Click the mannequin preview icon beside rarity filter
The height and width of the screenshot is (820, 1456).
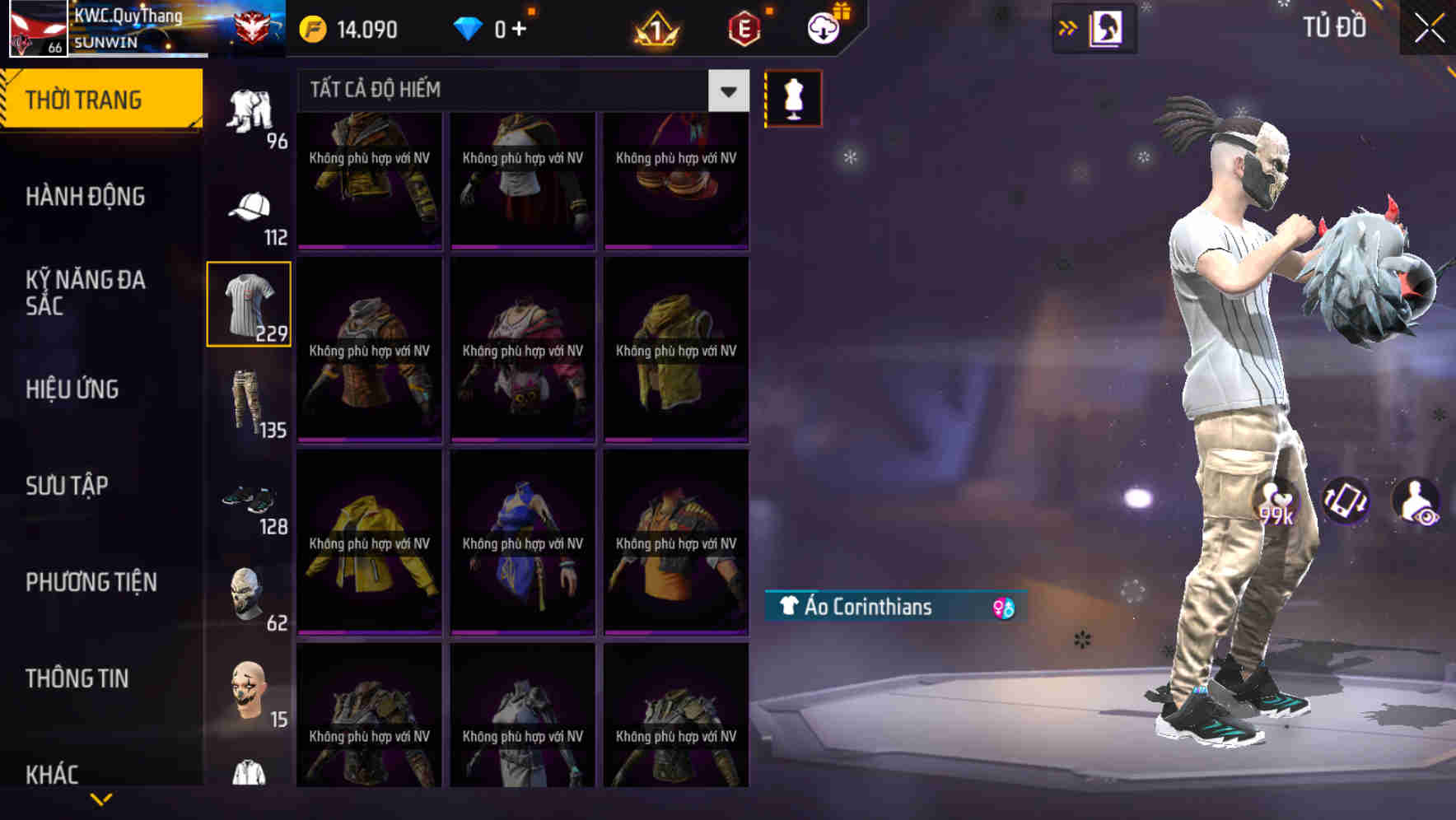click(793, 98)
